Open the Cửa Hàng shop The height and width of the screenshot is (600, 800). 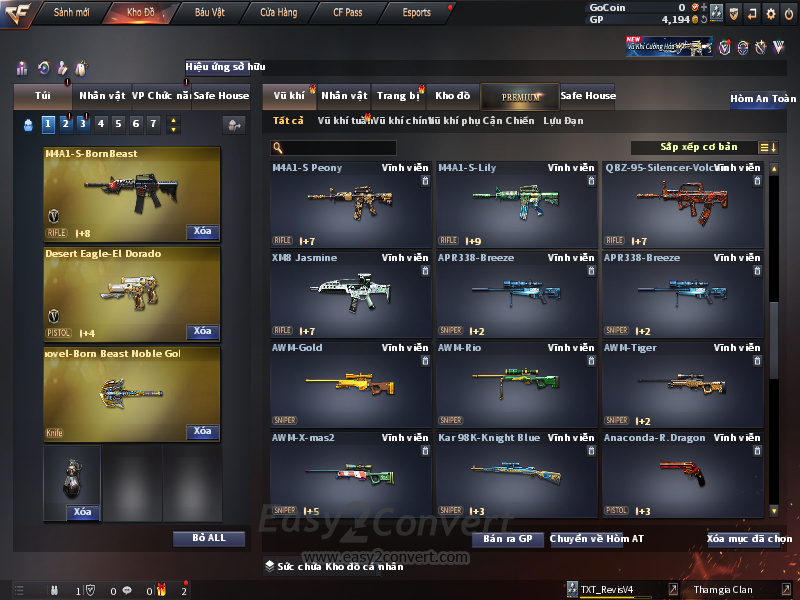278,13
